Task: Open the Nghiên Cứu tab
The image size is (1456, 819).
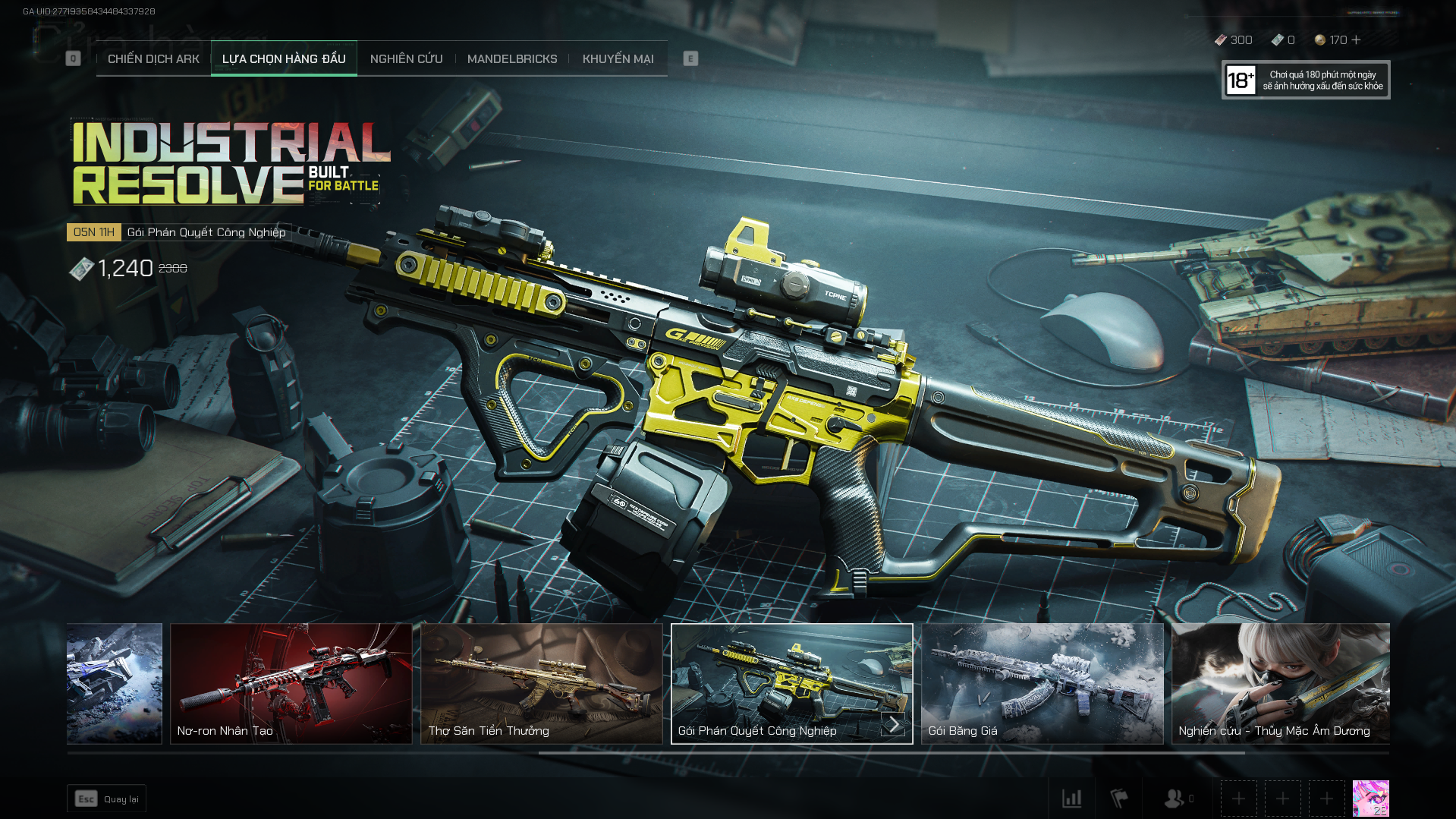Action: 406,58
